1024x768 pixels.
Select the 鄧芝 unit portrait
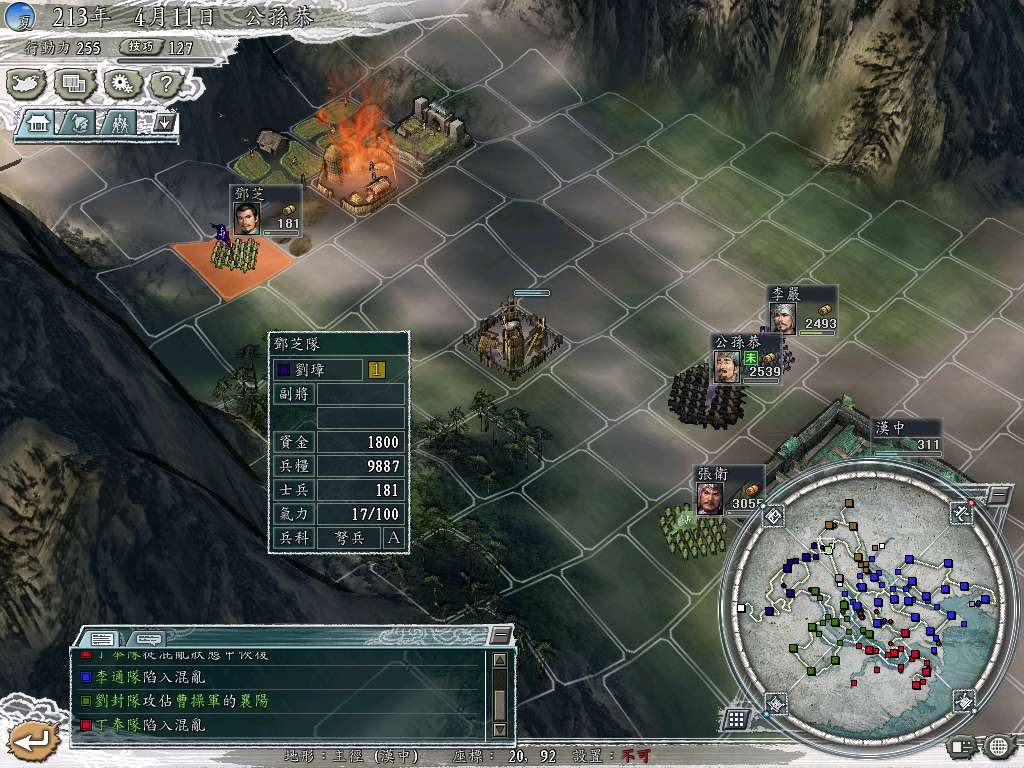click(x=246, y=218)
